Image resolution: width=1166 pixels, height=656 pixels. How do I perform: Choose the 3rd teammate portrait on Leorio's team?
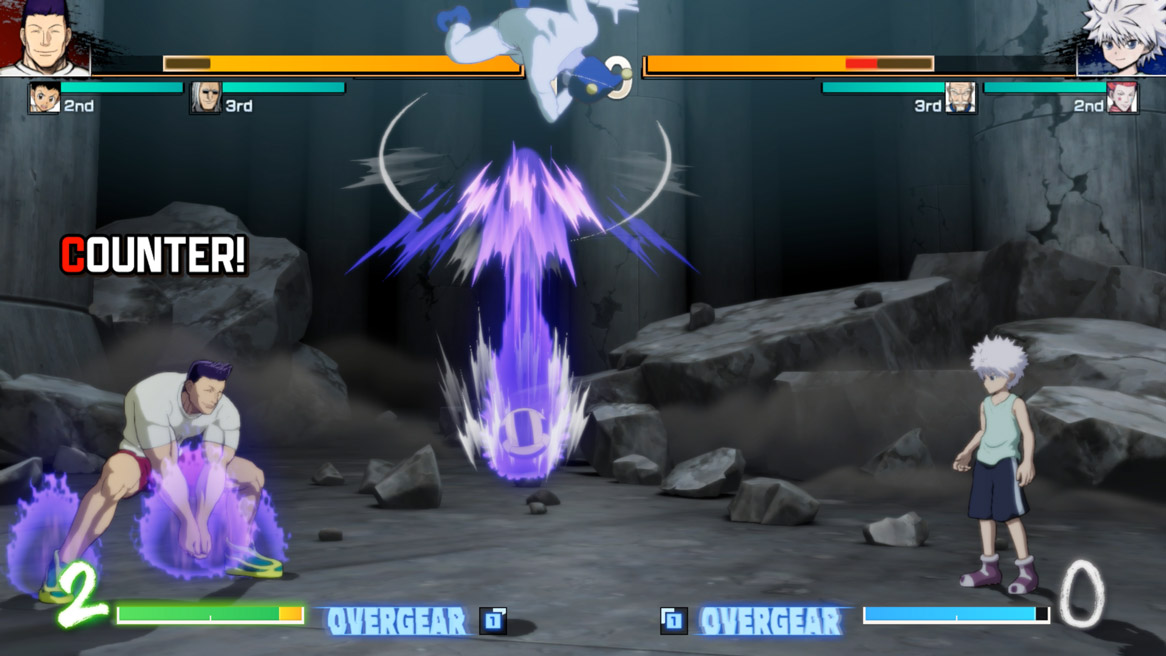[205, 98]
